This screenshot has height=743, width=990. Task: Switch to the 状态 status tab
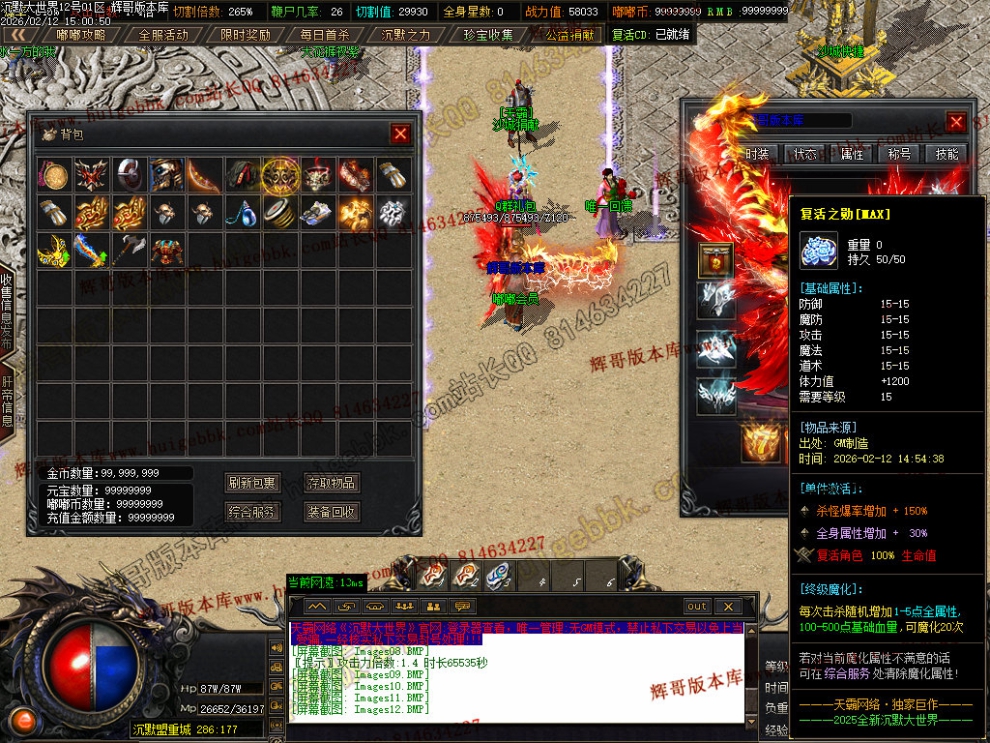pos(805,154)
